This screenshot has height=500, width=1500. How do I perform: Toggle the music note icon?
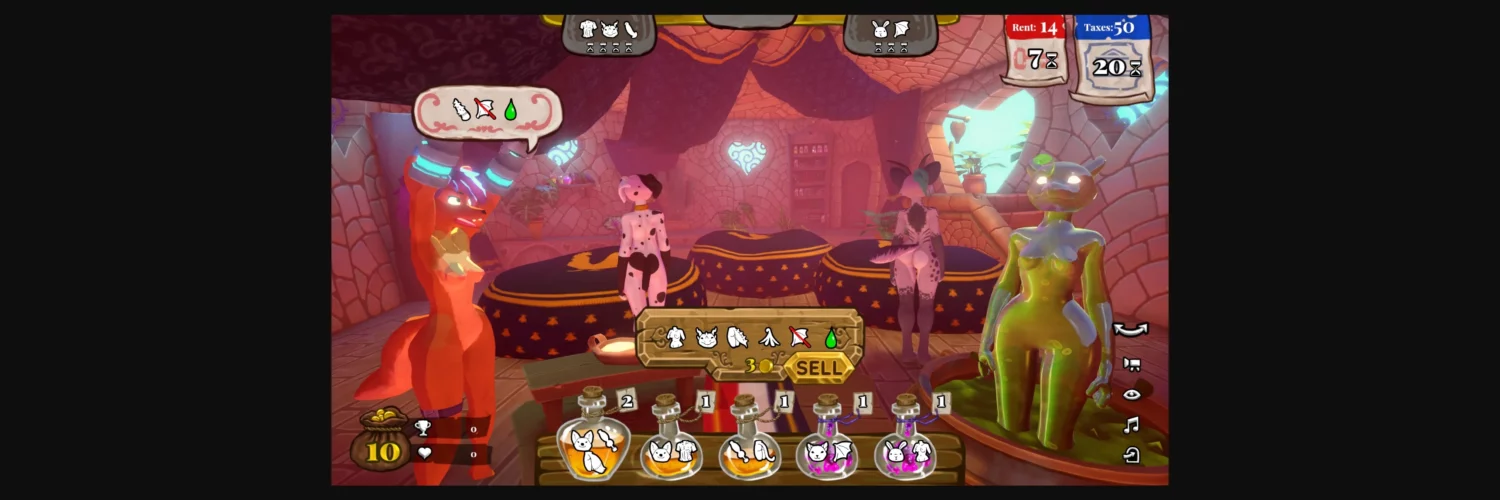click(x=1132, y=426)
